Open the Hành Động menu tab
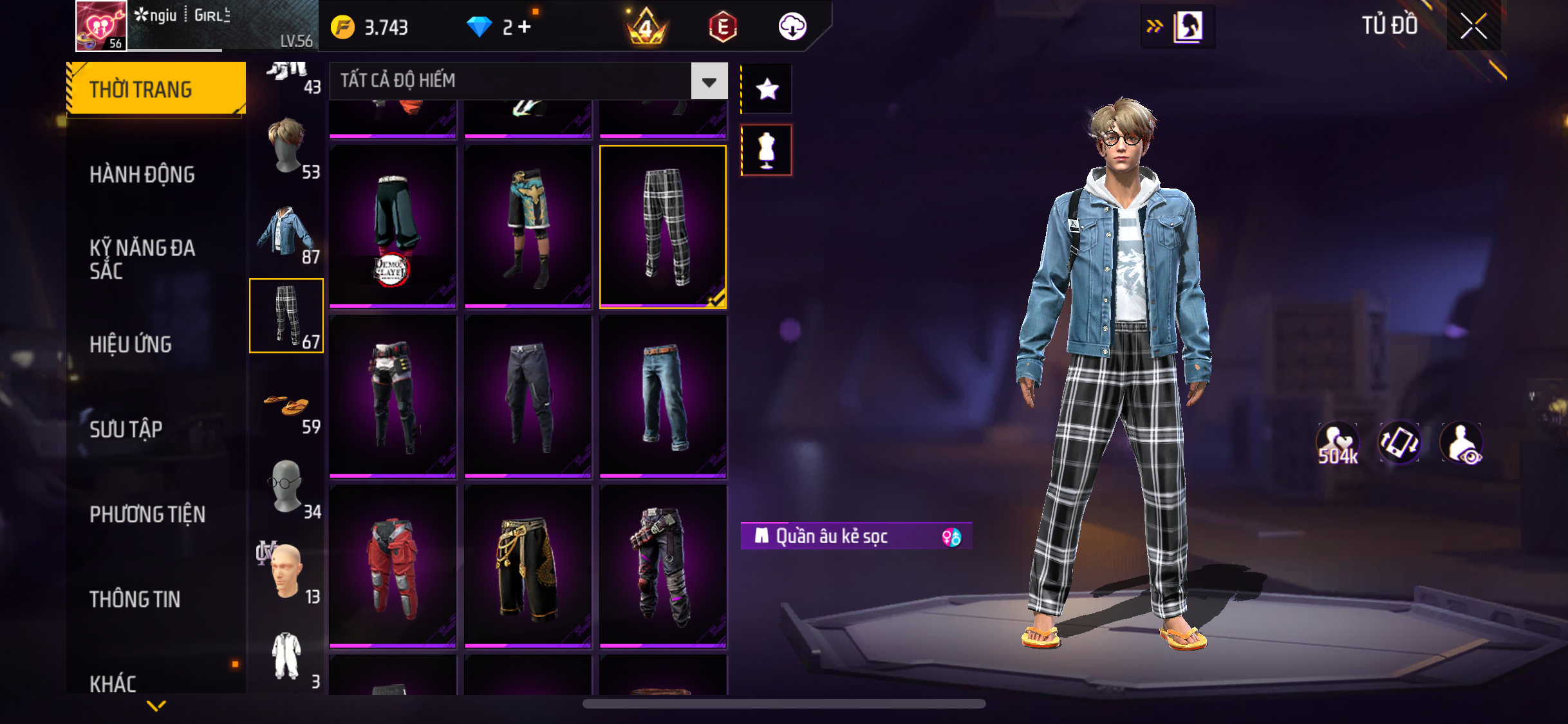This screenshot has height=724, width=1568. pyautogui.click(x=142, y=174)
